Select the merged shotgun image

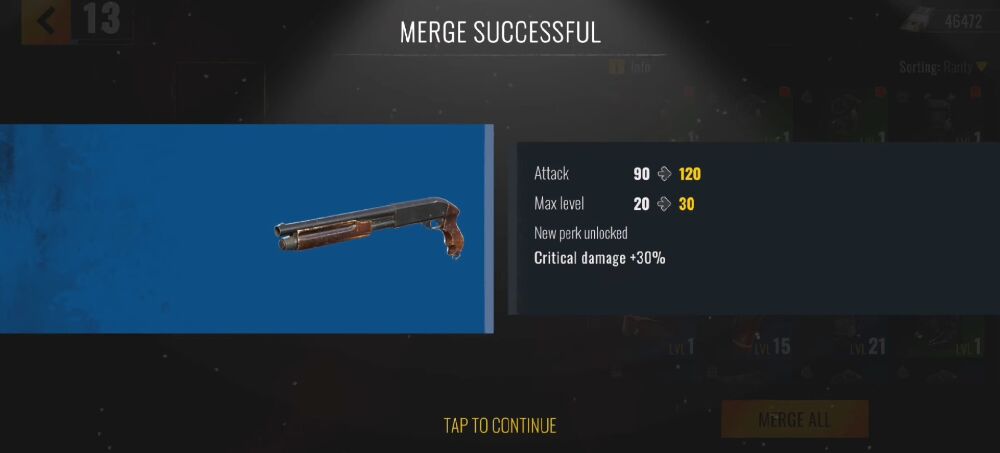[372, 228]
